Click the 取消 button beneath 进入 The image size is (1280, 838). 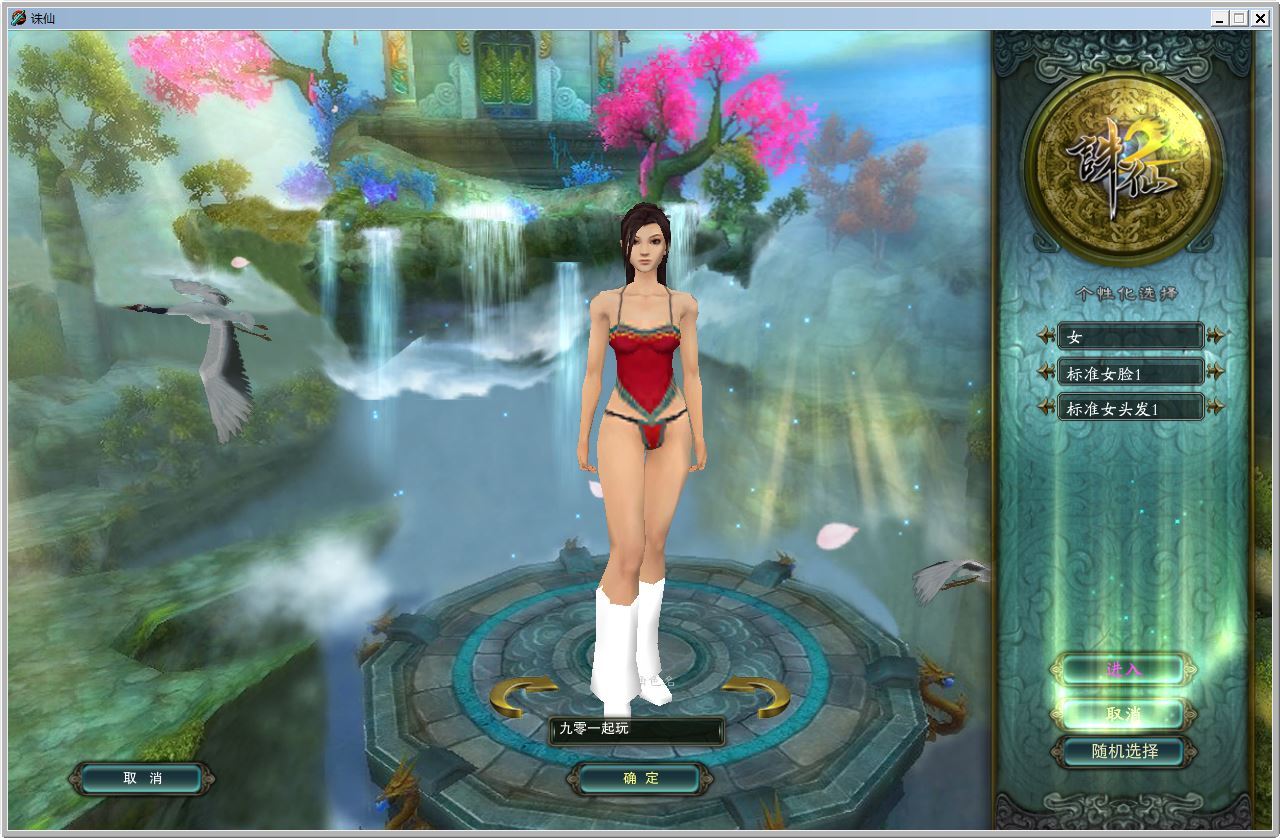pyautogui.click(x=1123, y=714)
